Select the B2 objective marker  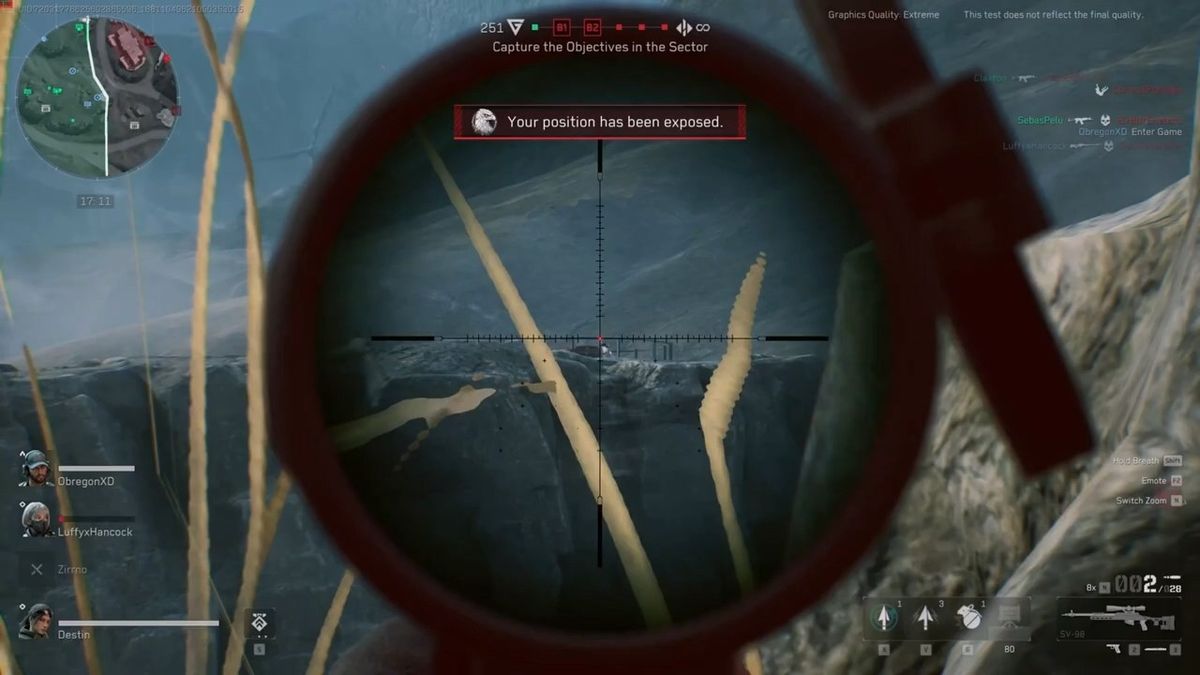tap(592, 28)
